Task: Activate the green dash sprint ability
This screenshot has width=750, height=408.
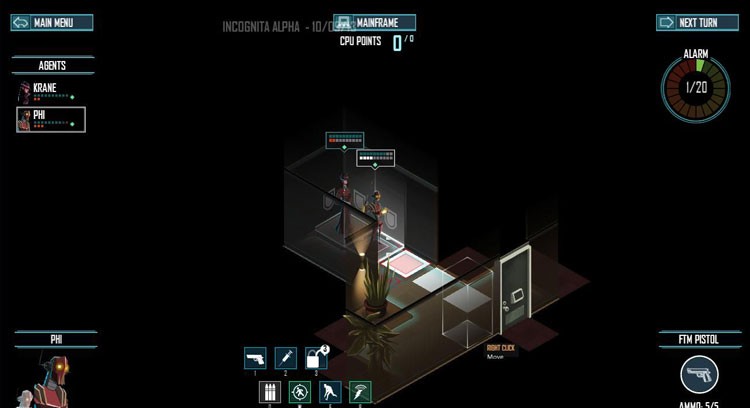Action: point(360,392)
